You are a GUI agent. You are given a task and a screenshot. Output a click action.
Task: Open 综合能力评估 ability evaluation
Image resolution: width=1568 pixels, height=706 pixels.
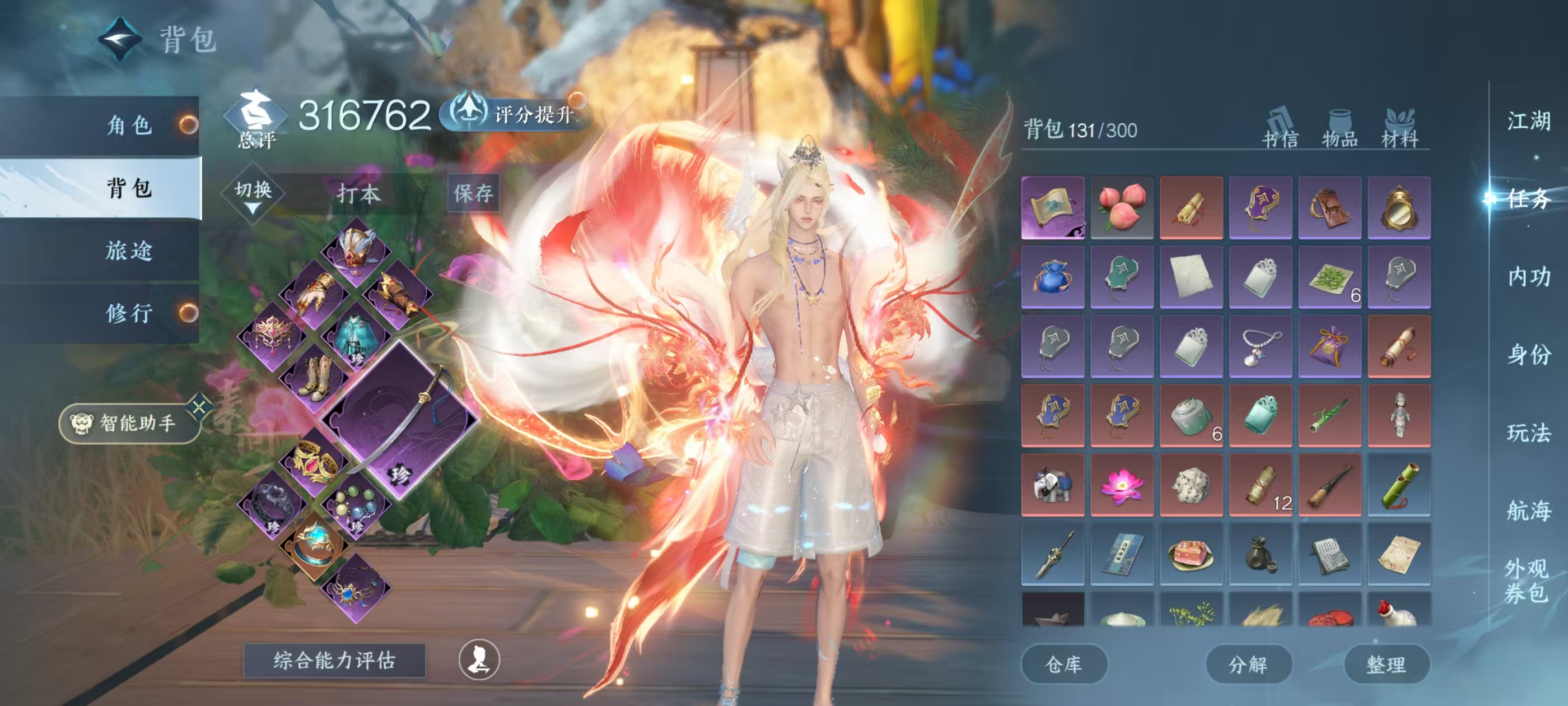point(334,660)
